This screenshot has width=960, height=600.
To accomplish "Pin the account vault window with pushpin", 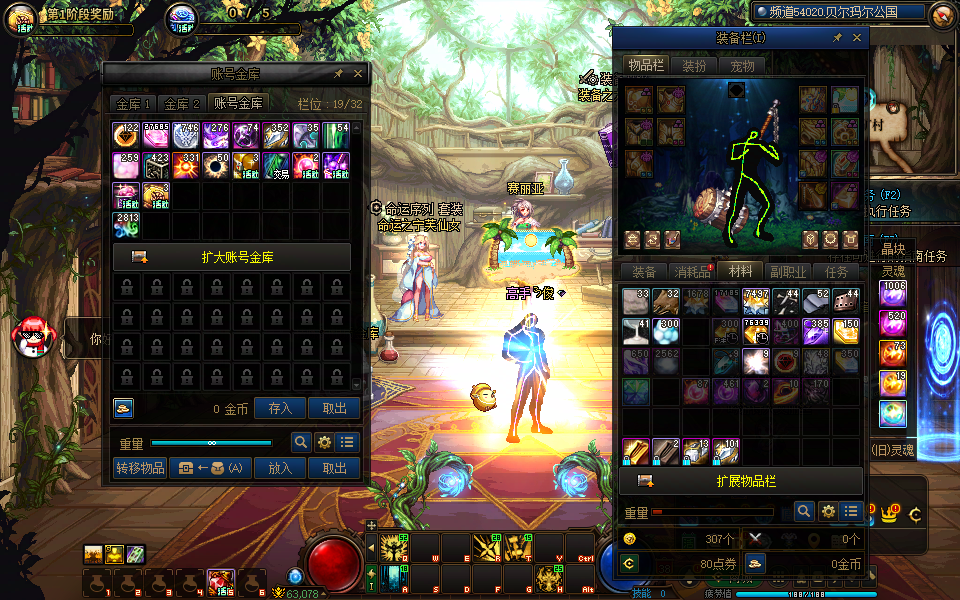I will [x=338, y=74].
